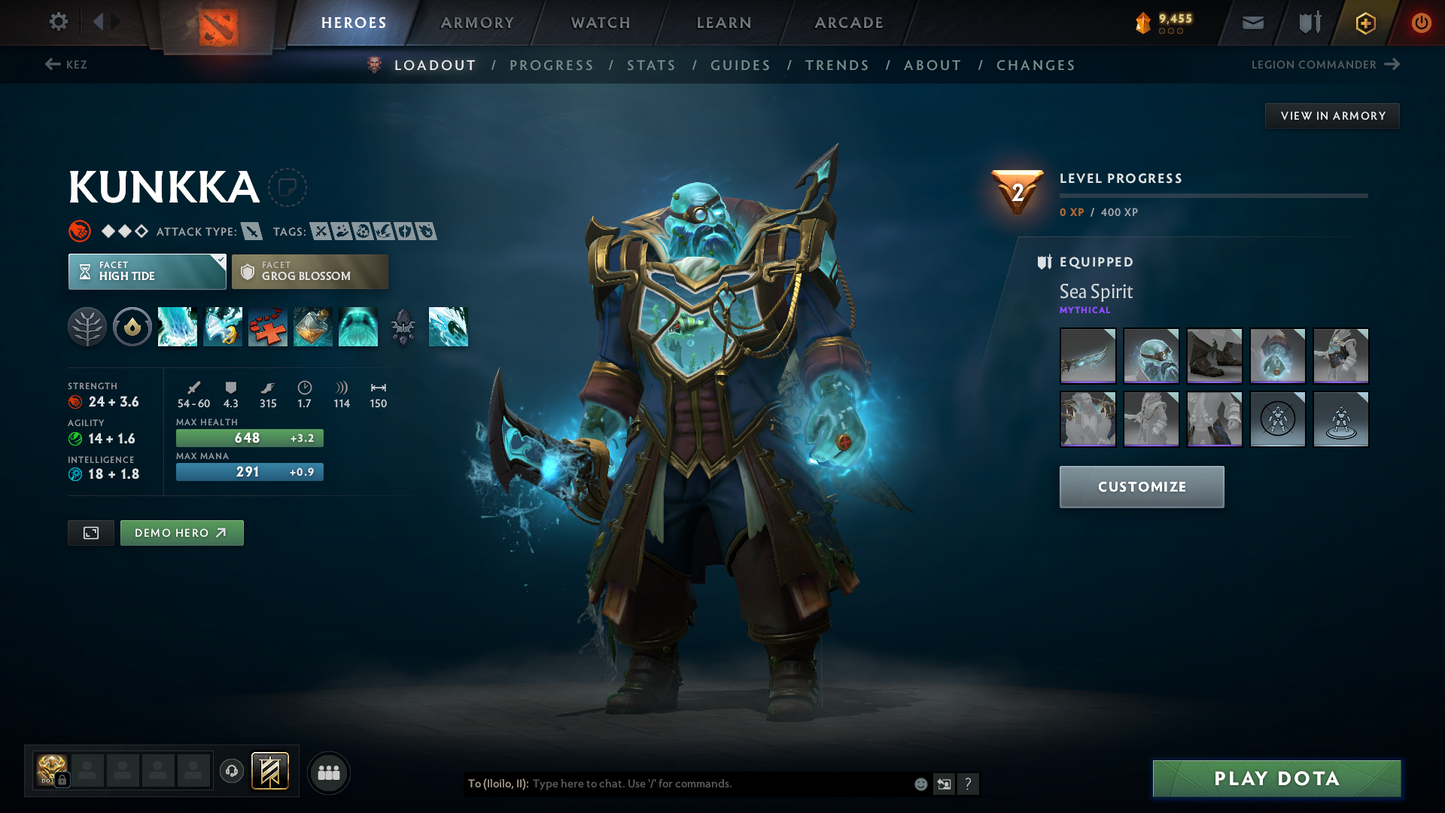Show Kunkka's Progress section
The height and width of the screenshot is (813, 1445).
[551, 65]
